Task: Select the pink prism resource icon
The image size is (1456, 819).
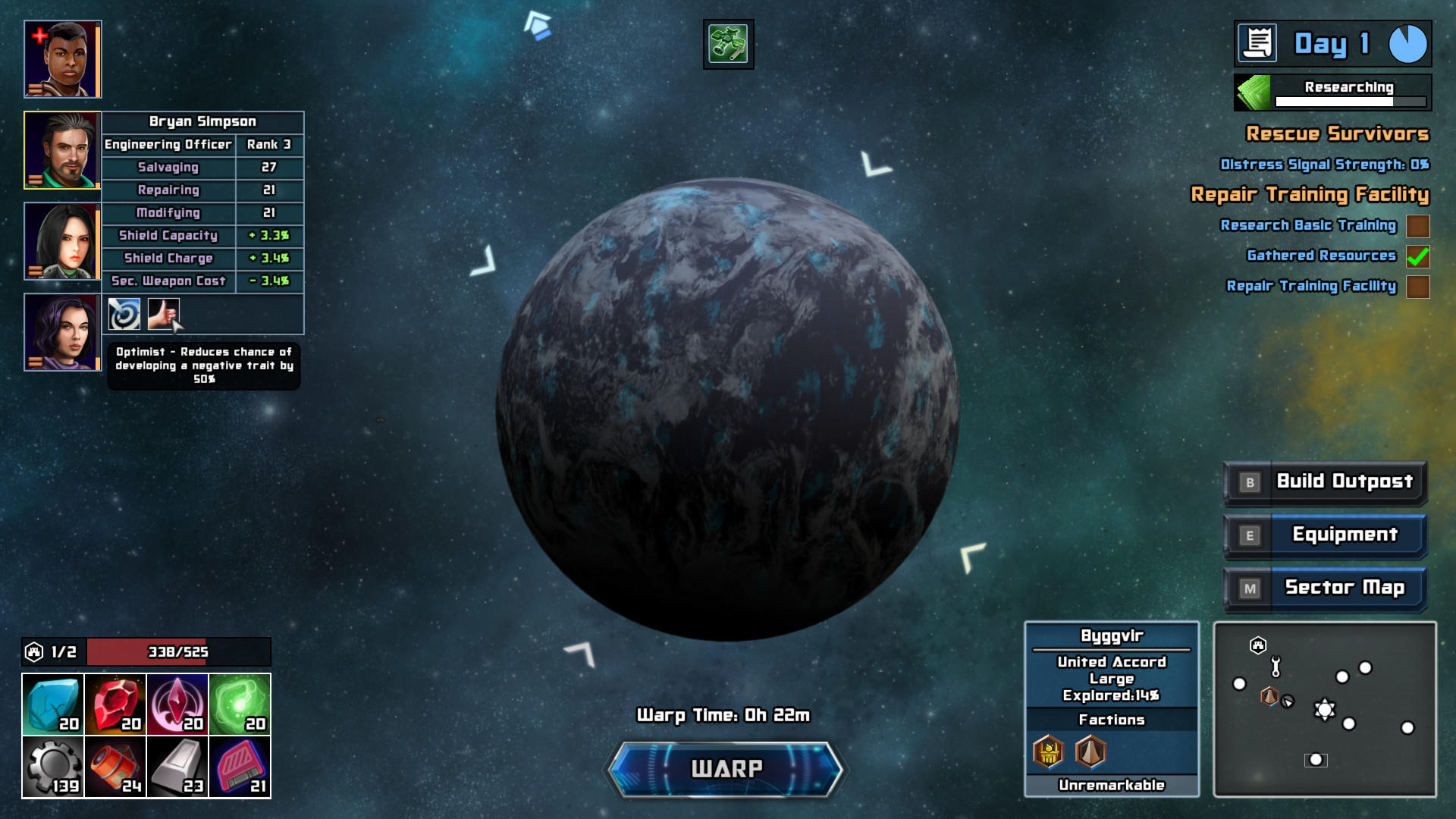Action: click(177, 702)
